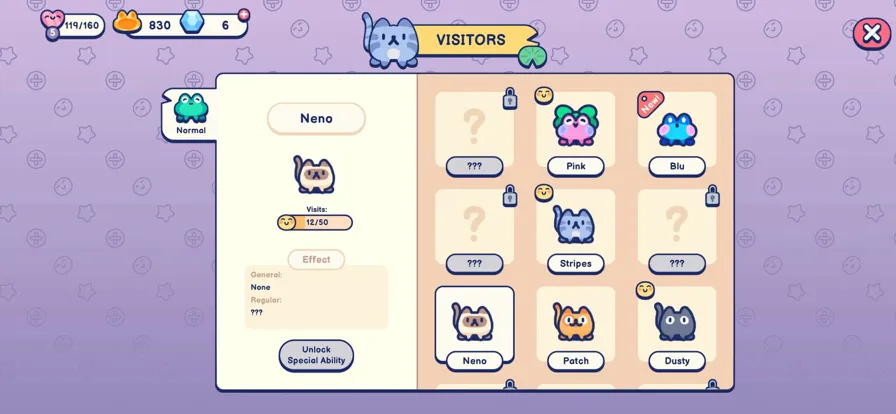This screenshot has width=896, height=414.
Task: Select the new Blu frog visitor
Action: pos(677,133)
